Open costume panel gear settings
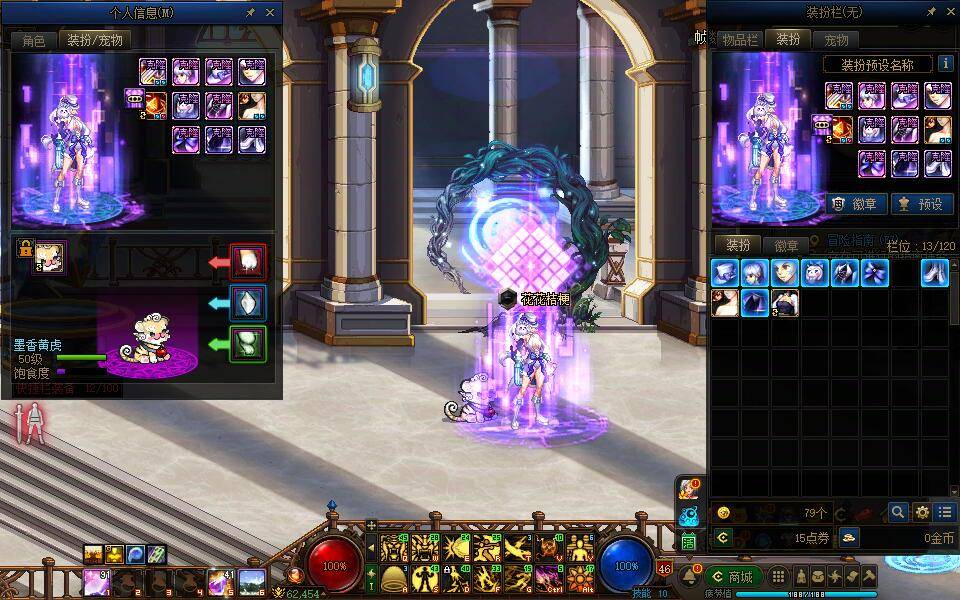The height and width of the screenshot is (600, 960). [921, 512]
